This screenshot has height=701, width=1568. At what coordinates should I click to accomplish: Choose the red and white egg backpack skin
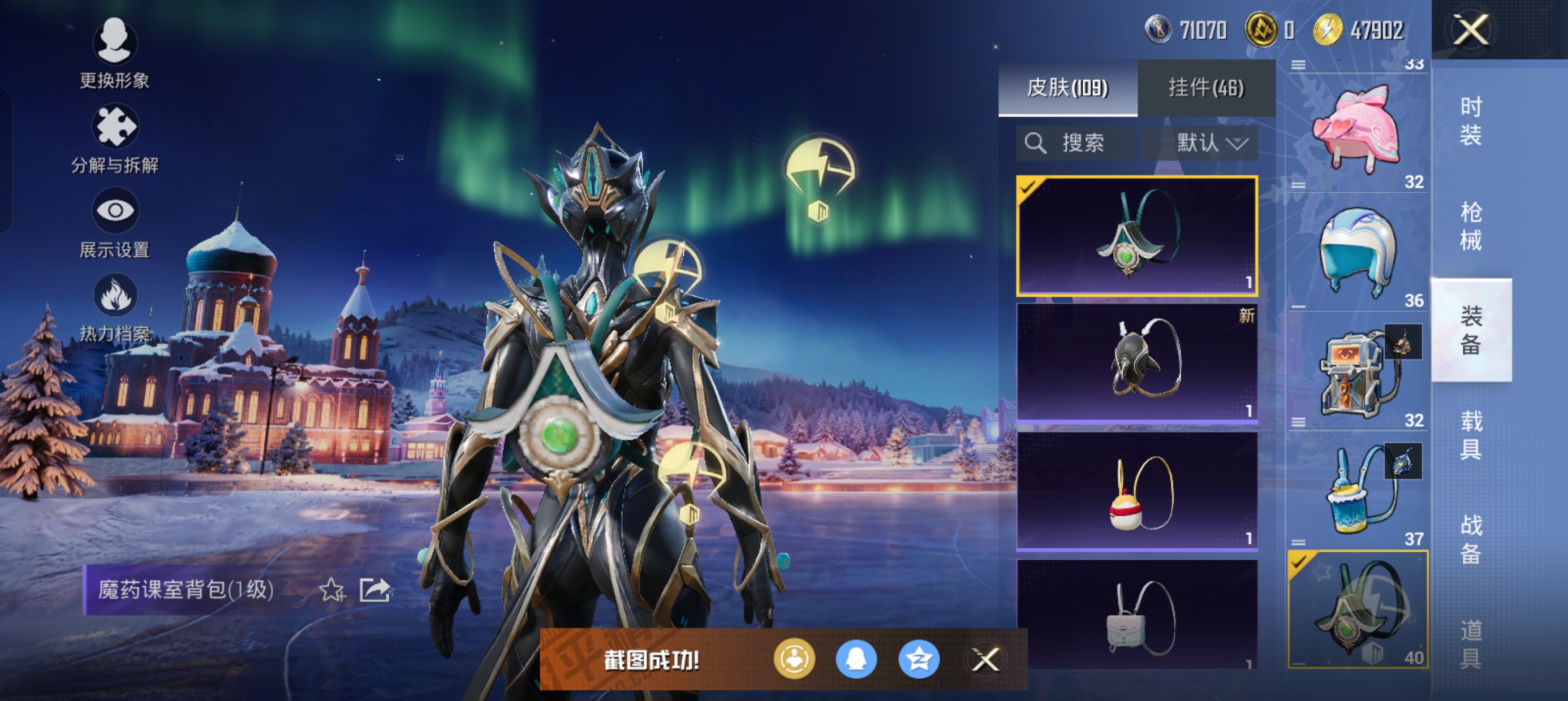(1136, 491)
